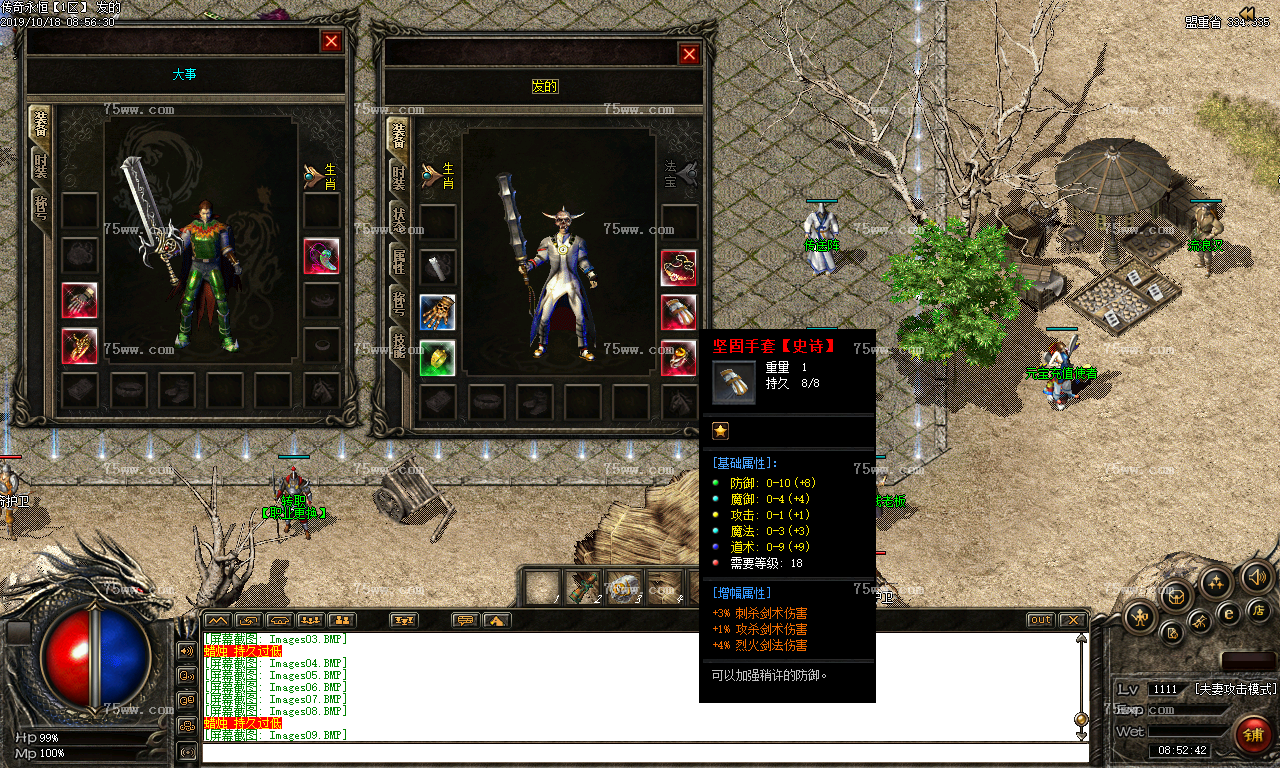1280x768 pixels.
Task: Open the 生肖 zodiac panel in 发的 window
Action: pos(437,175)
